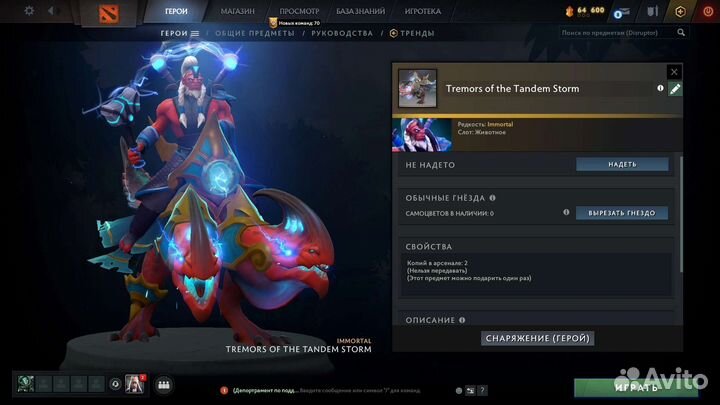Click the Вырезать гнездо button
Screen dimensions: 720x405
[621, 213]
